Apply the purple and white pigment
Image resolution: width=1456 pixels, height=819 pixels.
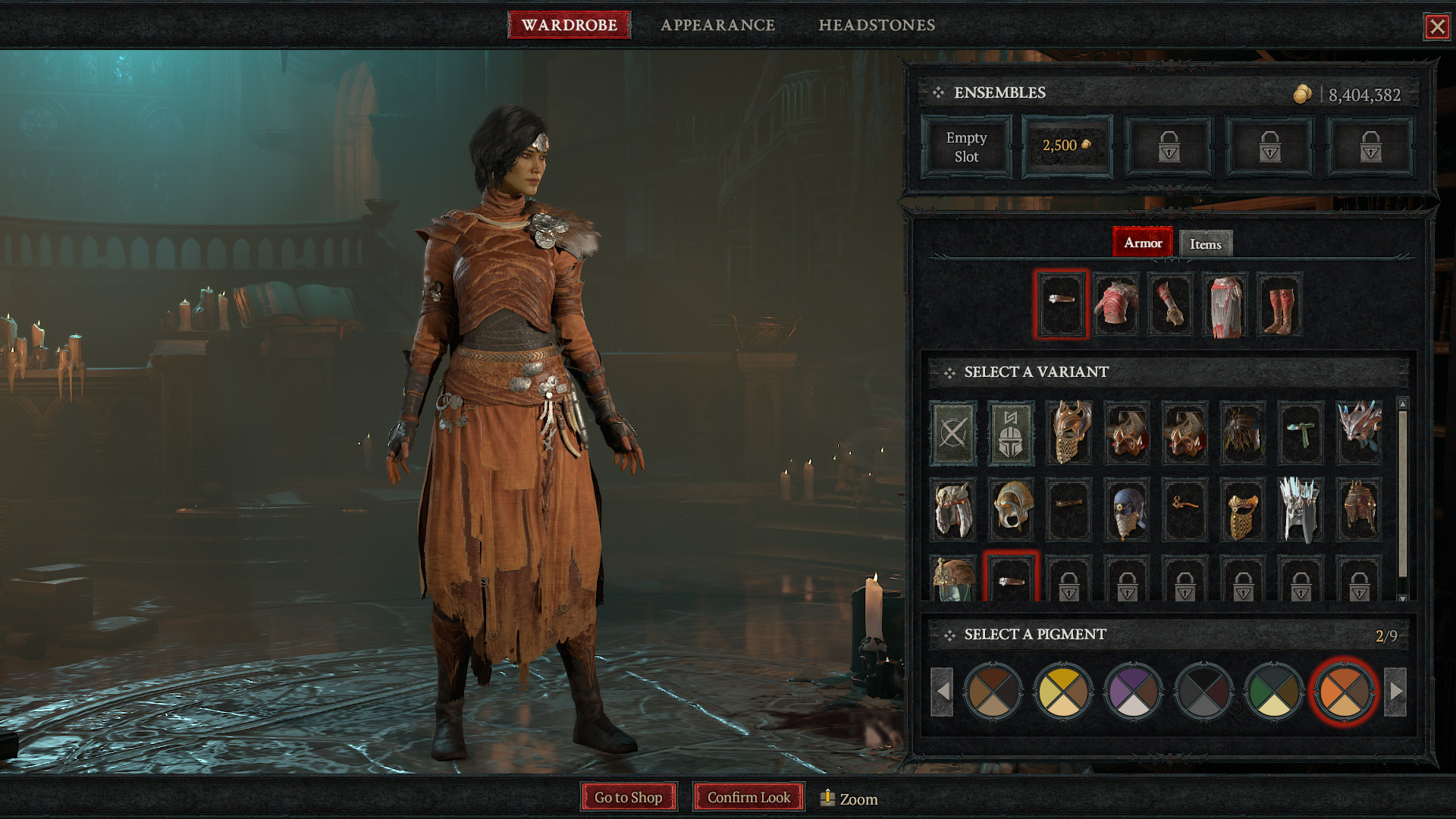pos(1133,692)
